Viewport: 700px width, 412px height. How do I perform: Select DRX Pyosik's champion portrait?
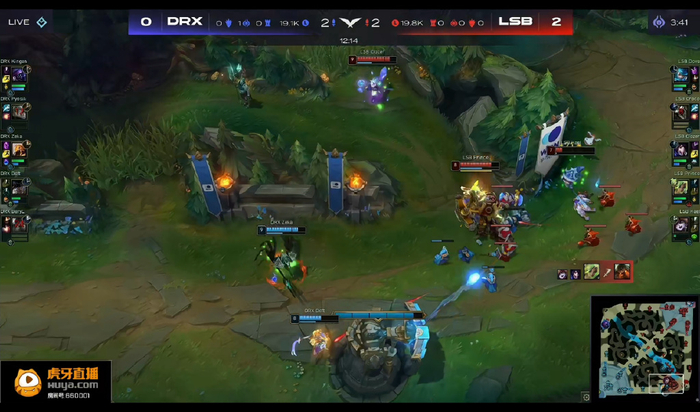(18, 113)
